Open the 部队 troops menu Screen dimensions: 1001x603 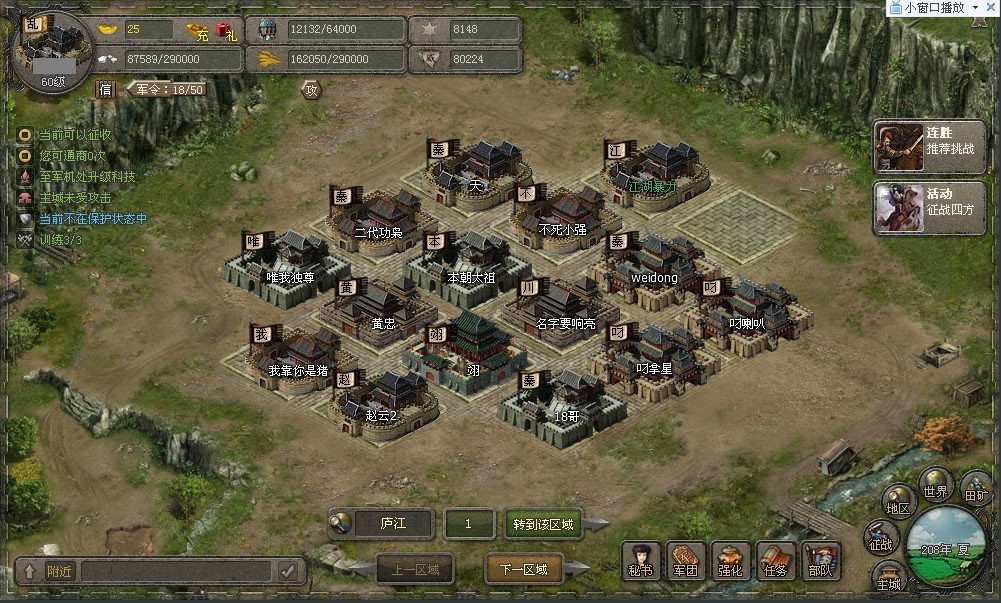click(x=821, y=560)
